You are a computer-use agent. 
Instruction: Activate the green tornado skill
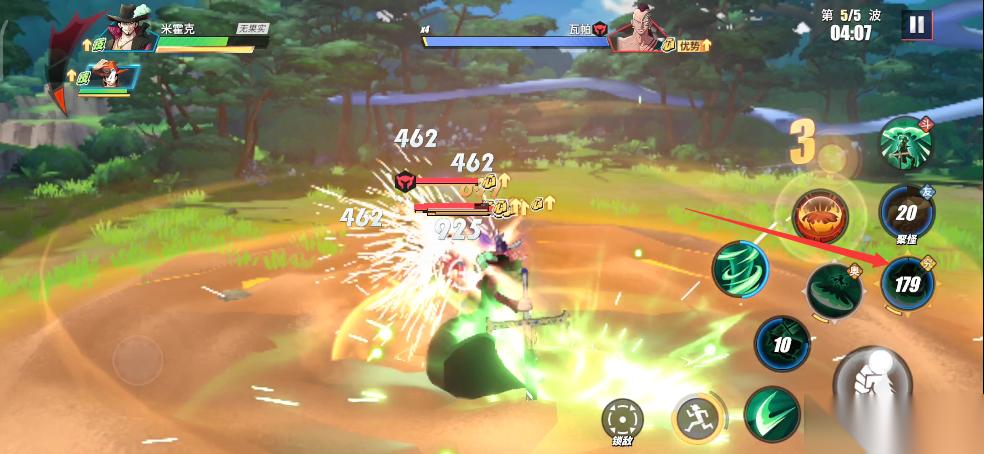[x=740, y=269]
